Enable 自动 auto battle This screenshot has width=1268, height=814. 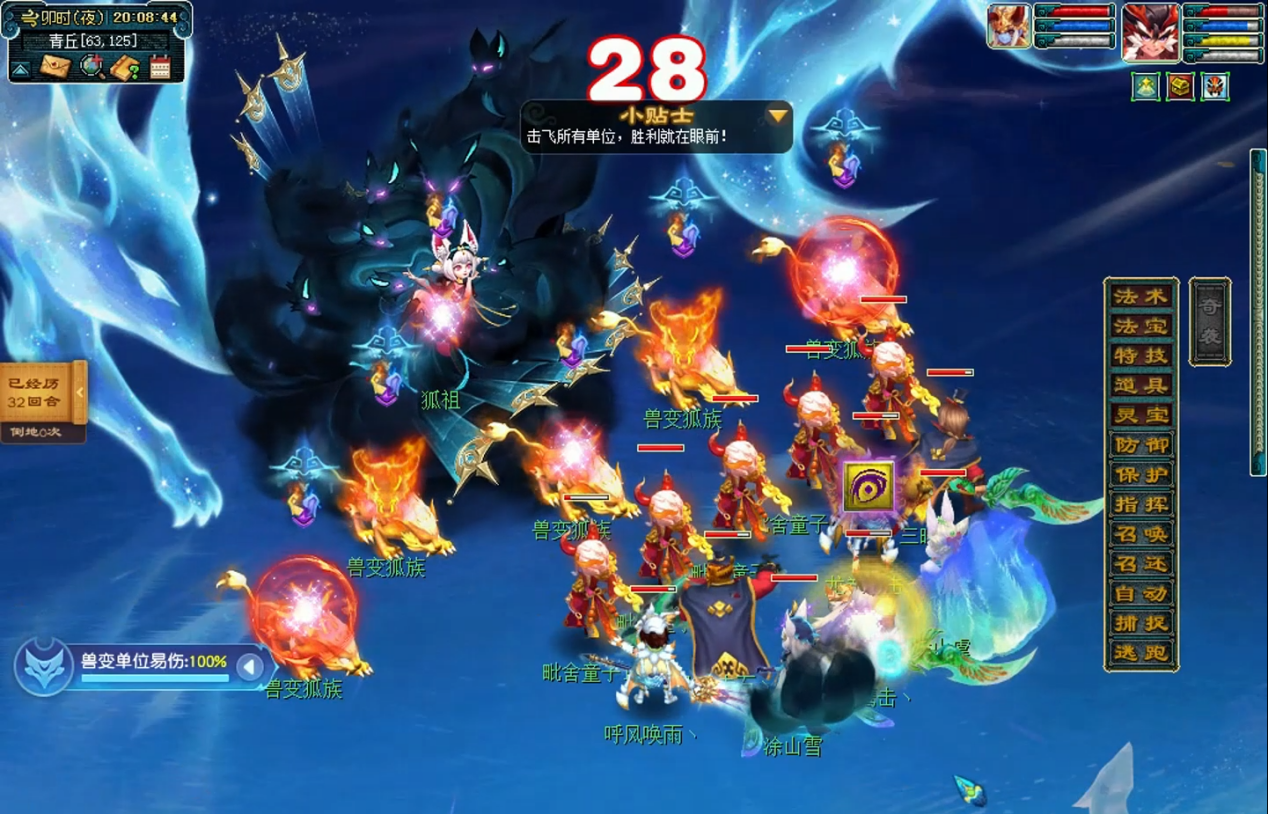(1141, 594)
